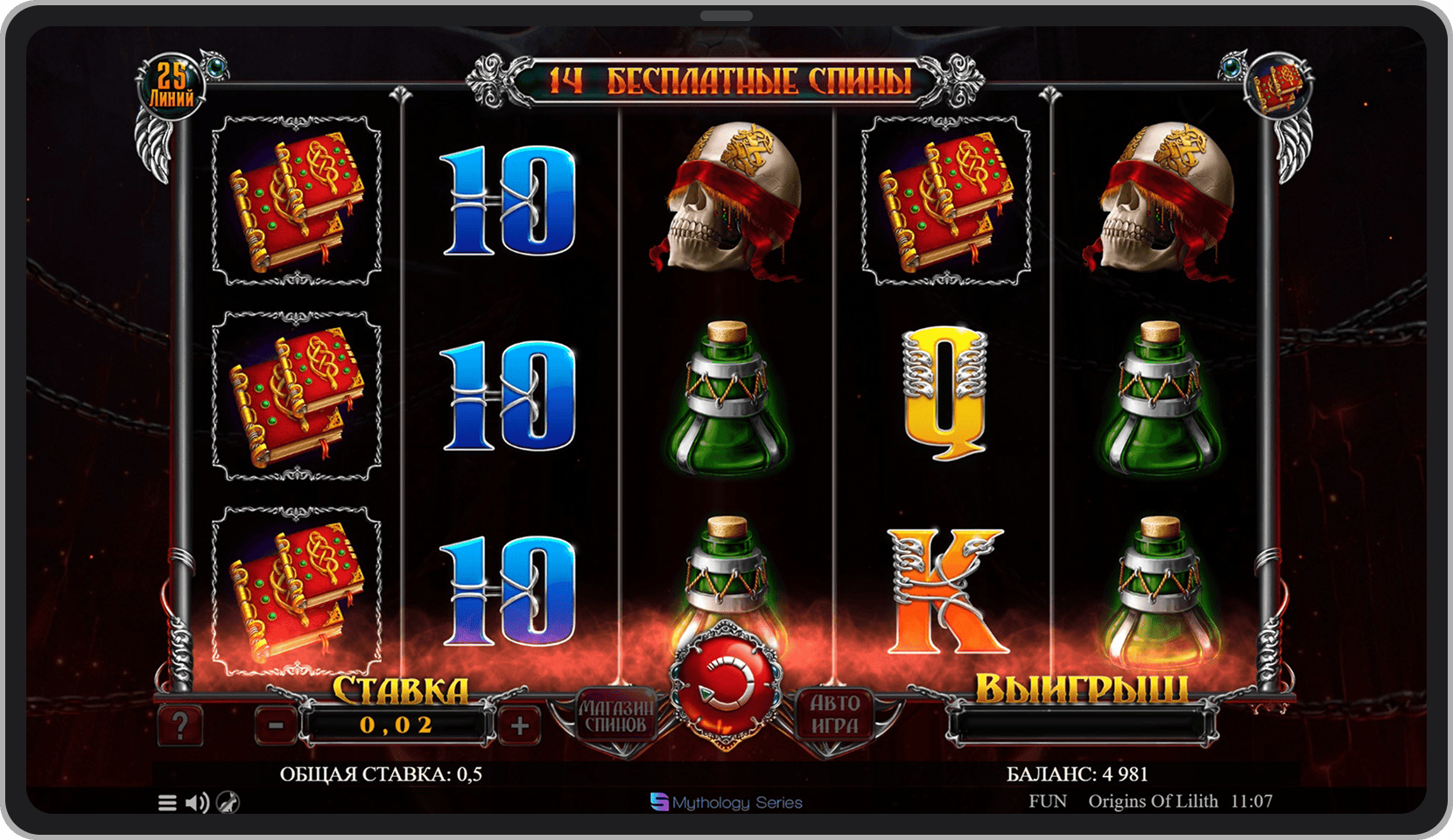Screen dimensions: 1453x840
Task: Start Авто Игра autoplay
Action: (834, 716)
